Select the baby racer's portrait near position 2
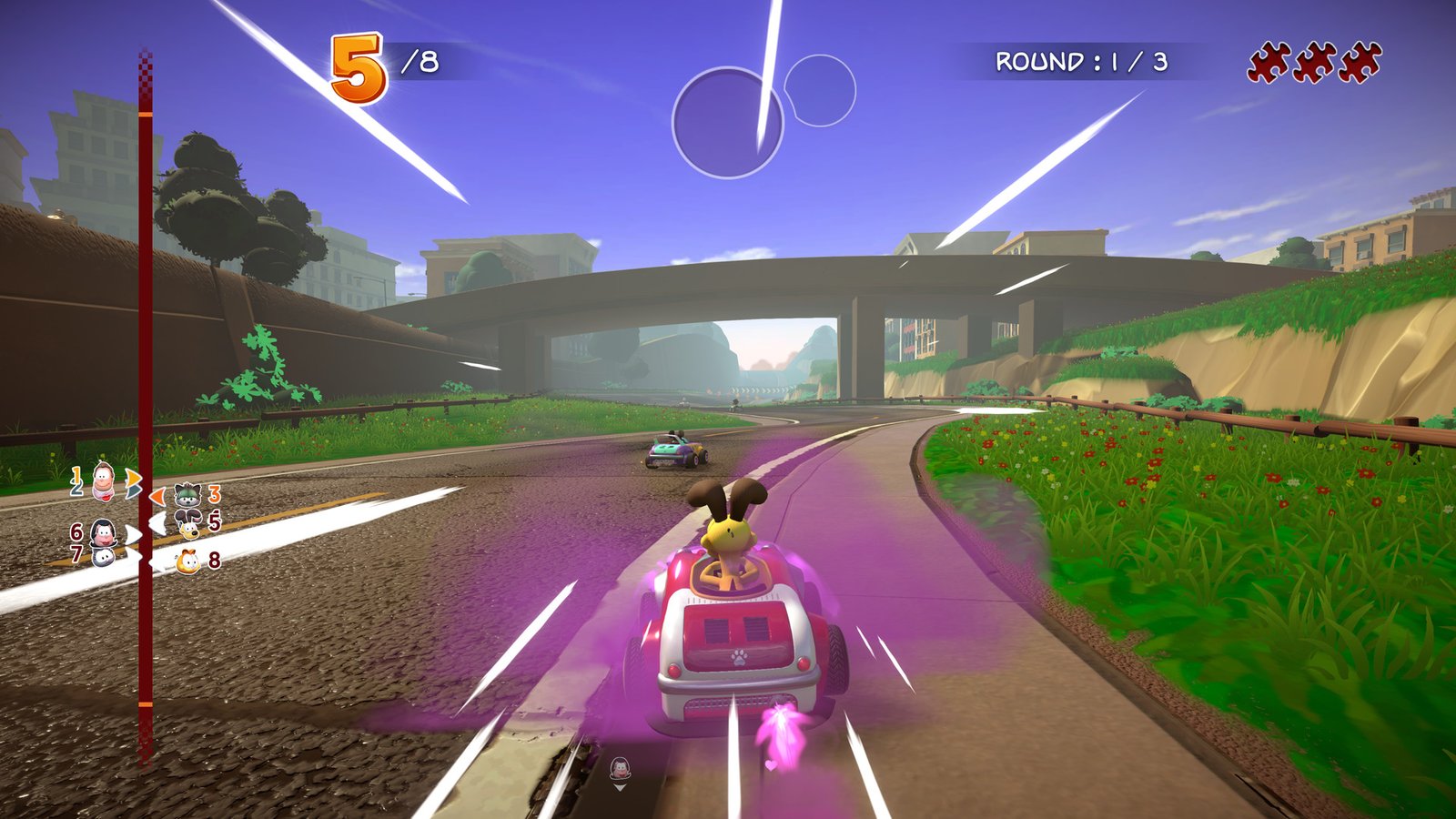 [102, 480]
